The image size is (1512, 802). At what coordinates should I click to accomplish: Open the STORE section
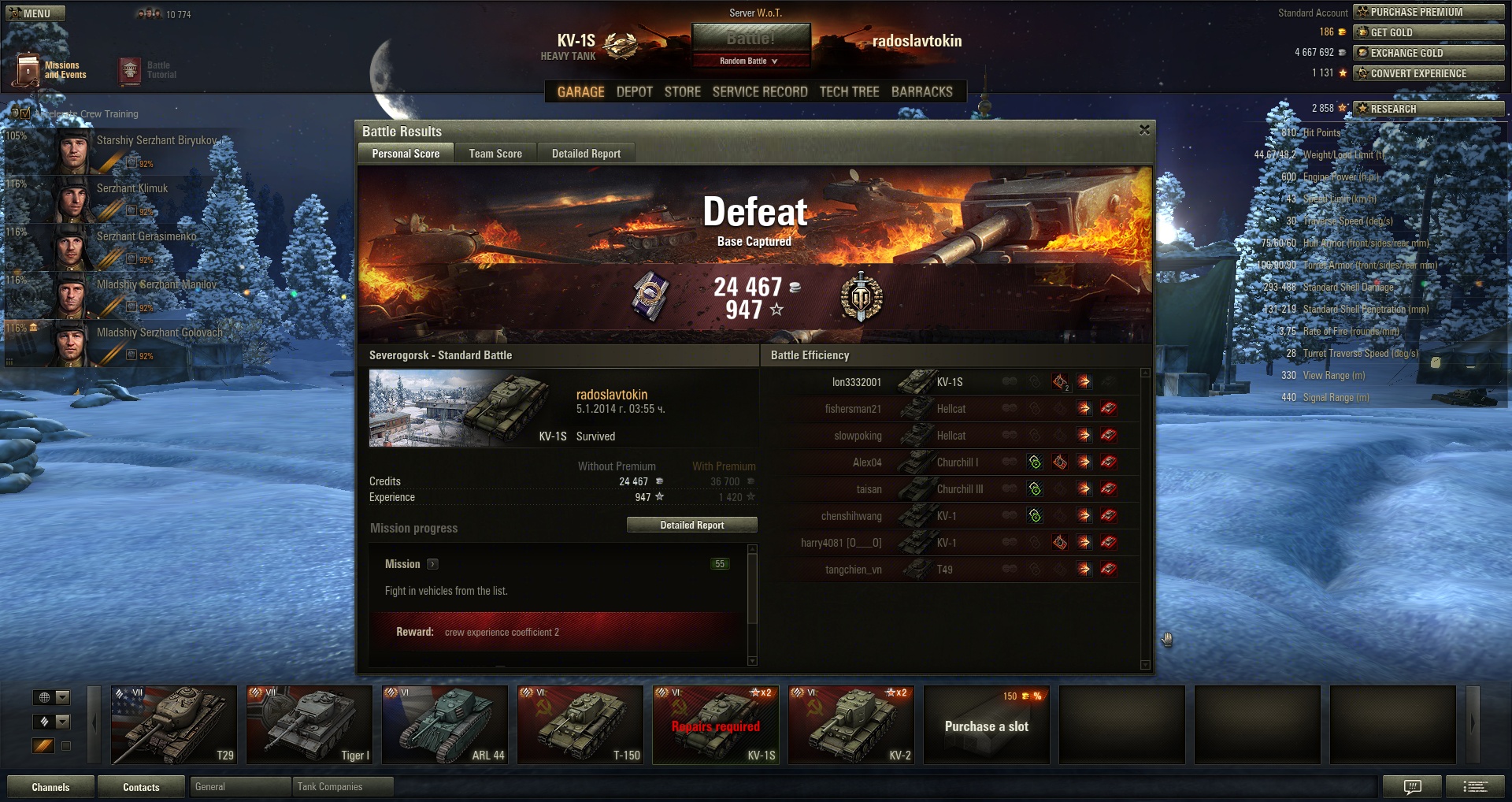point(682,92)
